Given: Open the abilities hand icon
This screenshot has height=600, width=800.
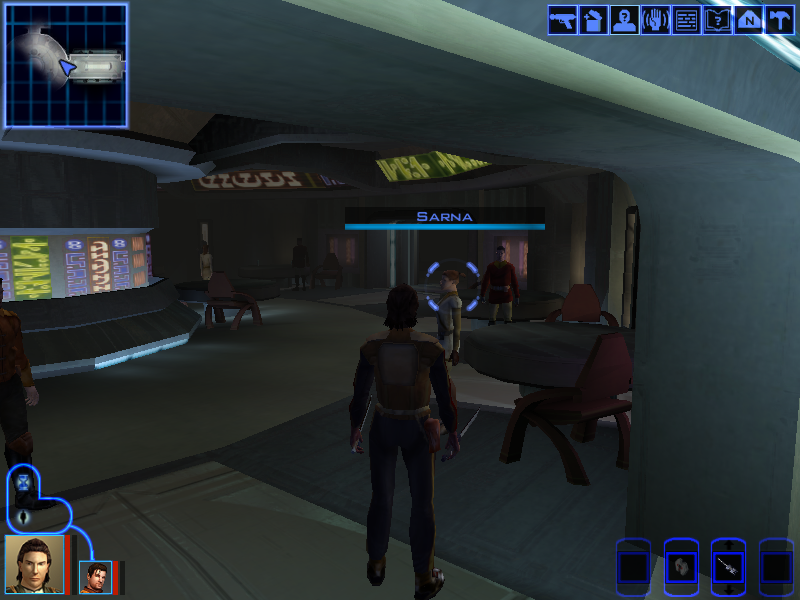Looking at the screenshot, I should point(656,20).
